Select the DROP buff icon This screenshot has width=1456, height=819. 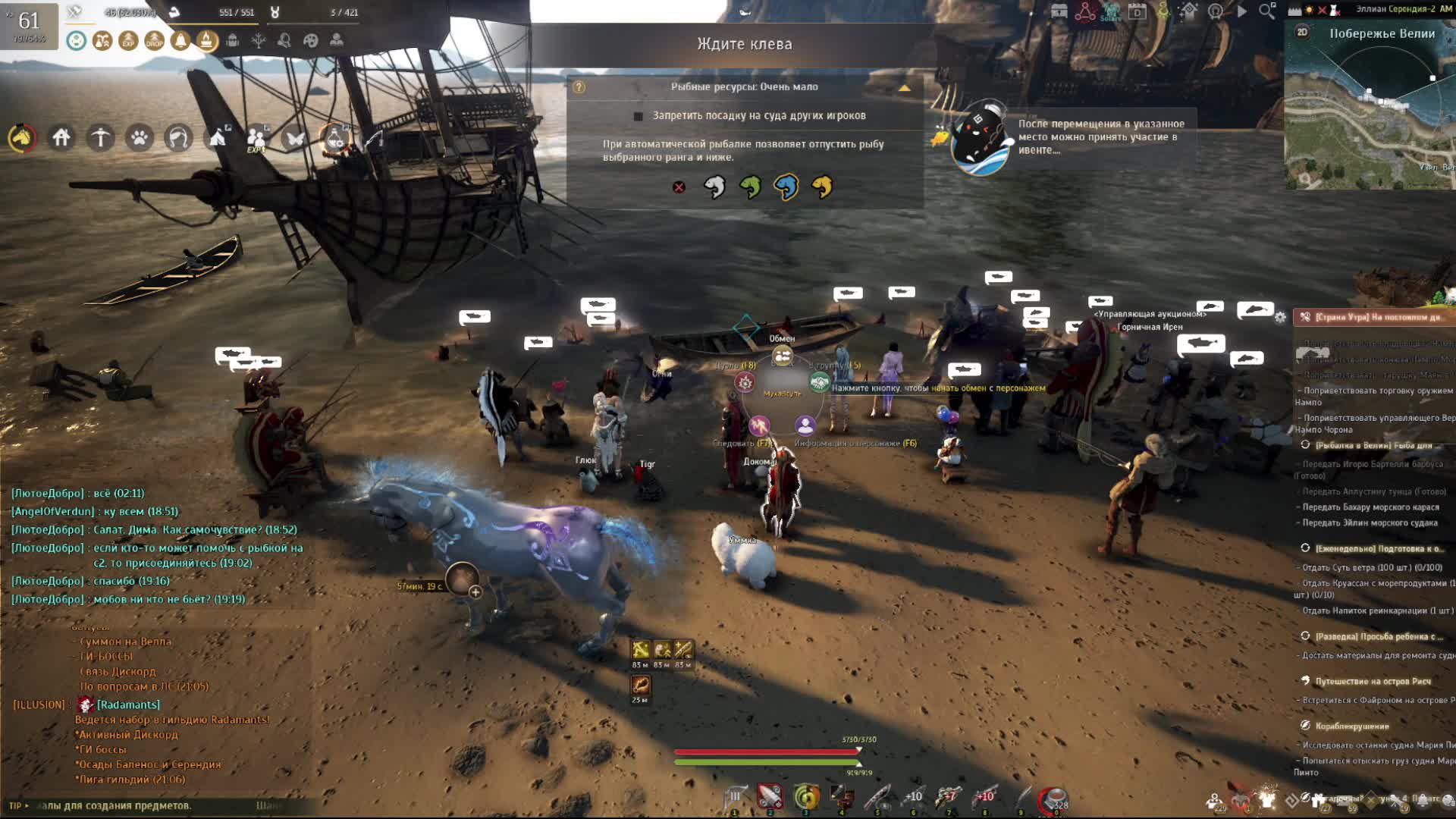point(154,41)
